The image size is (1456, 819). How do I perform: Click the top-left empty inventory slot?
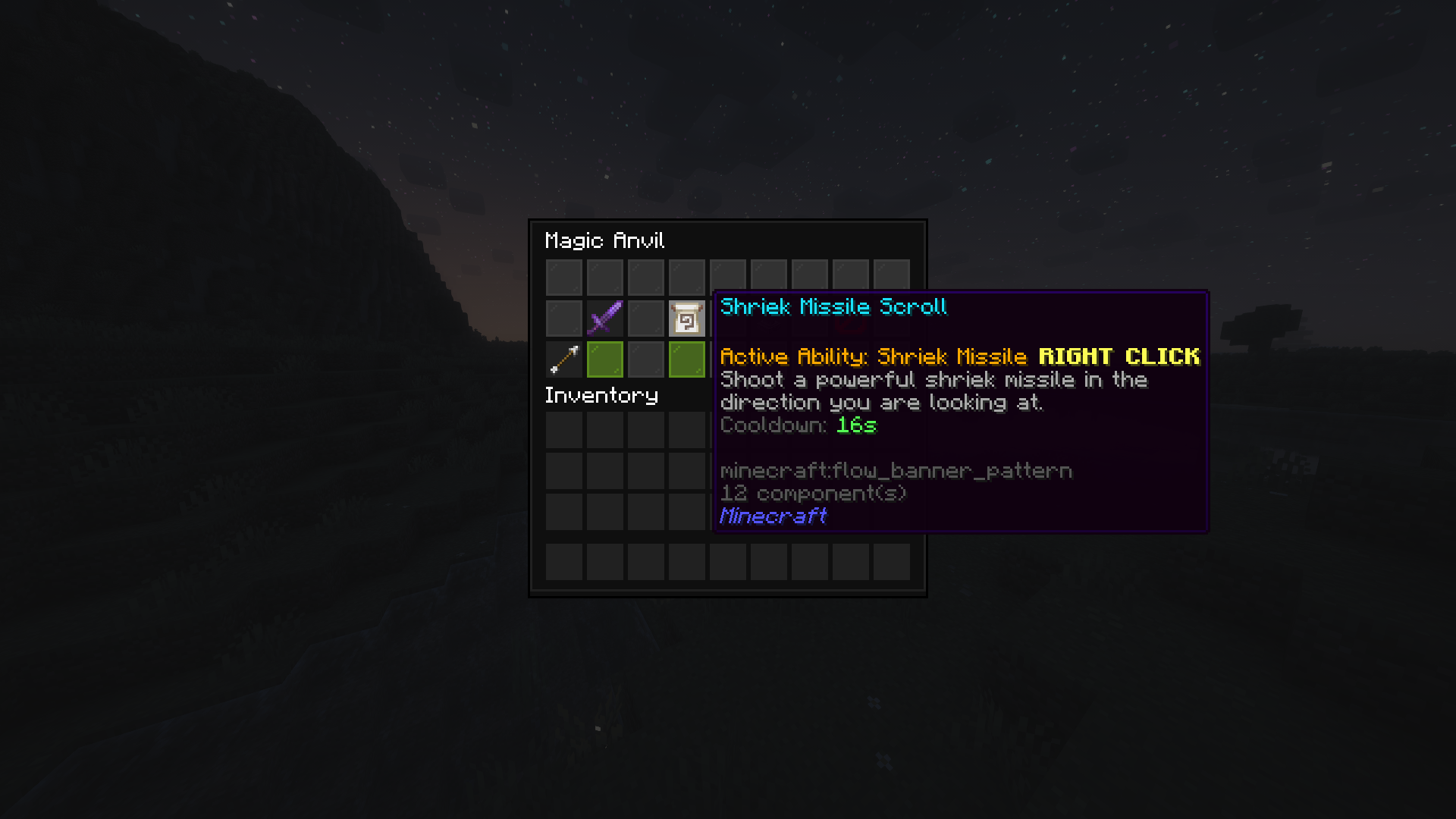564,428
